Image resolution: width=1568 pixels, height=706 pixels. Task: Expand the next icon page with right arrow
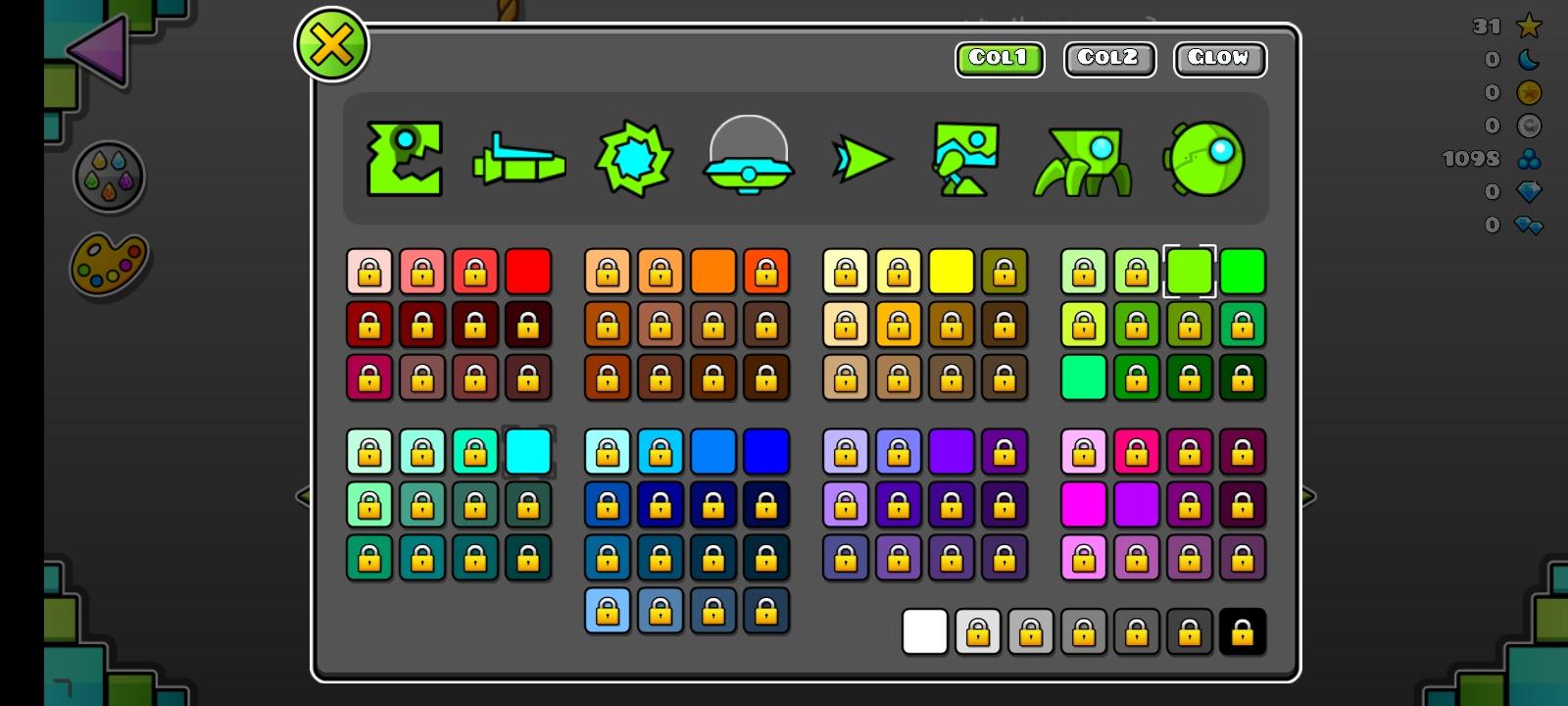tap(1307, 498)
